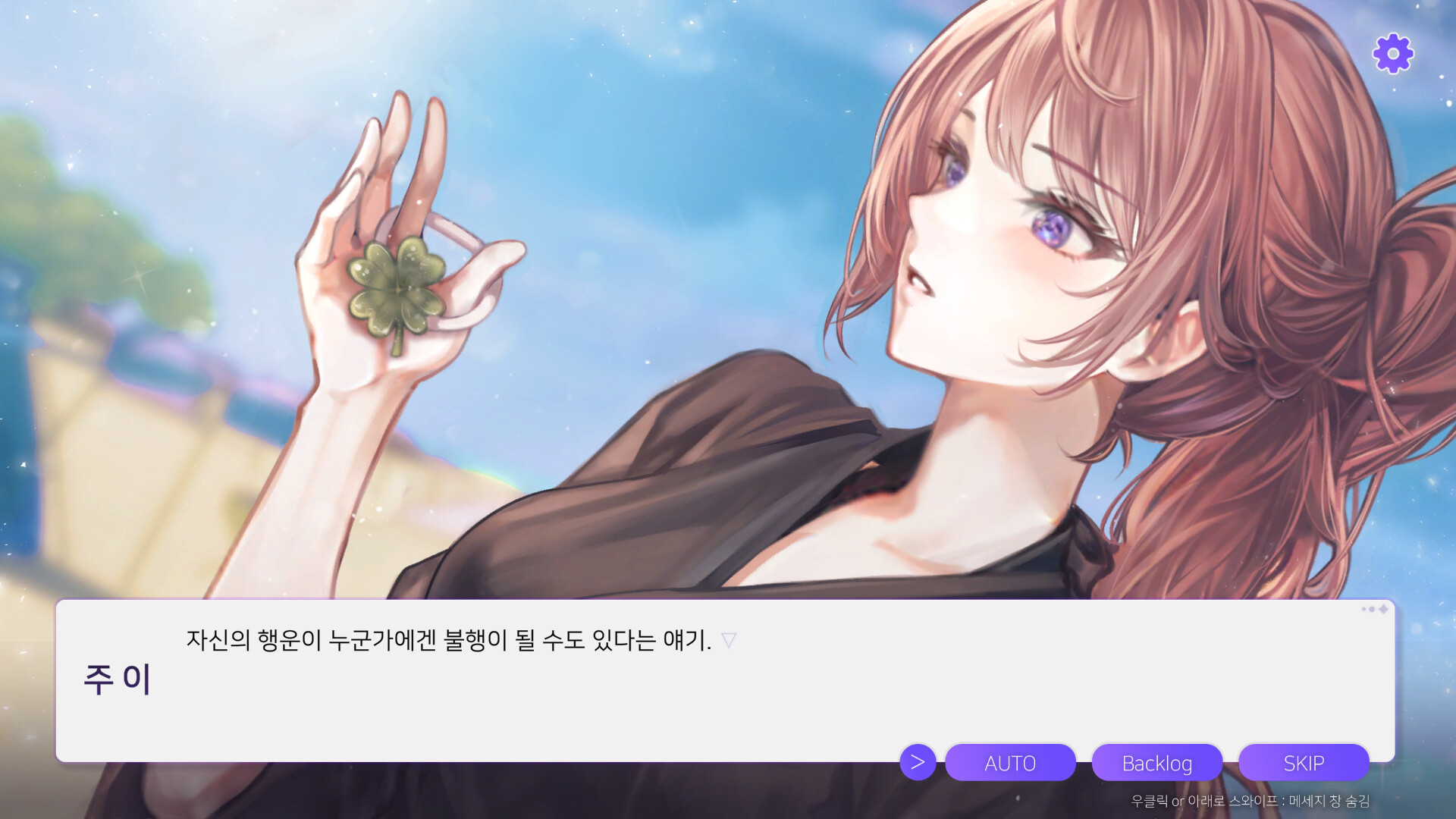The height and width of the screenshot is (819, 1456).
Task: Turn on auto-advance with the AUTO button
Action: pos(1011,763)
